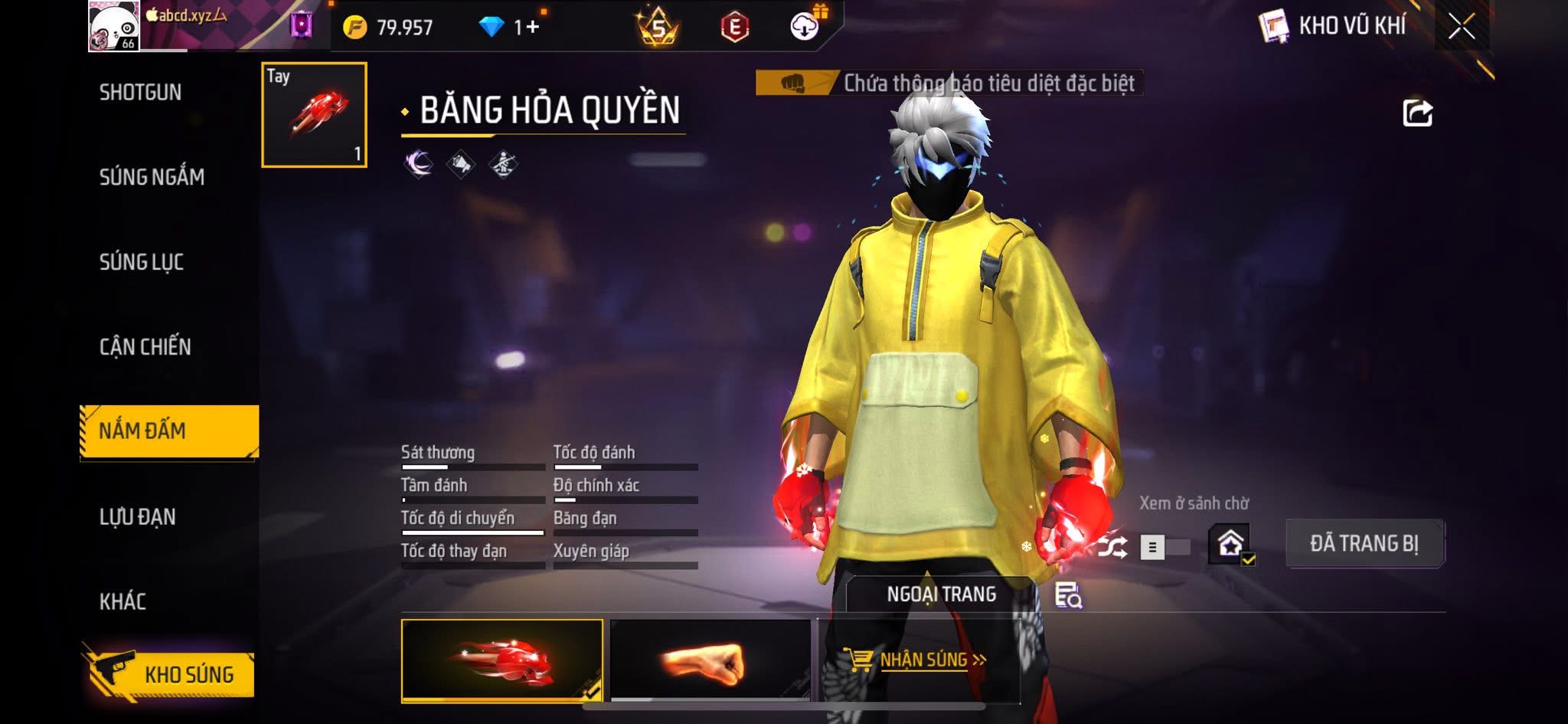Select the red Băng Hỏa Quyền skin thumbnail

coord(501,660)
